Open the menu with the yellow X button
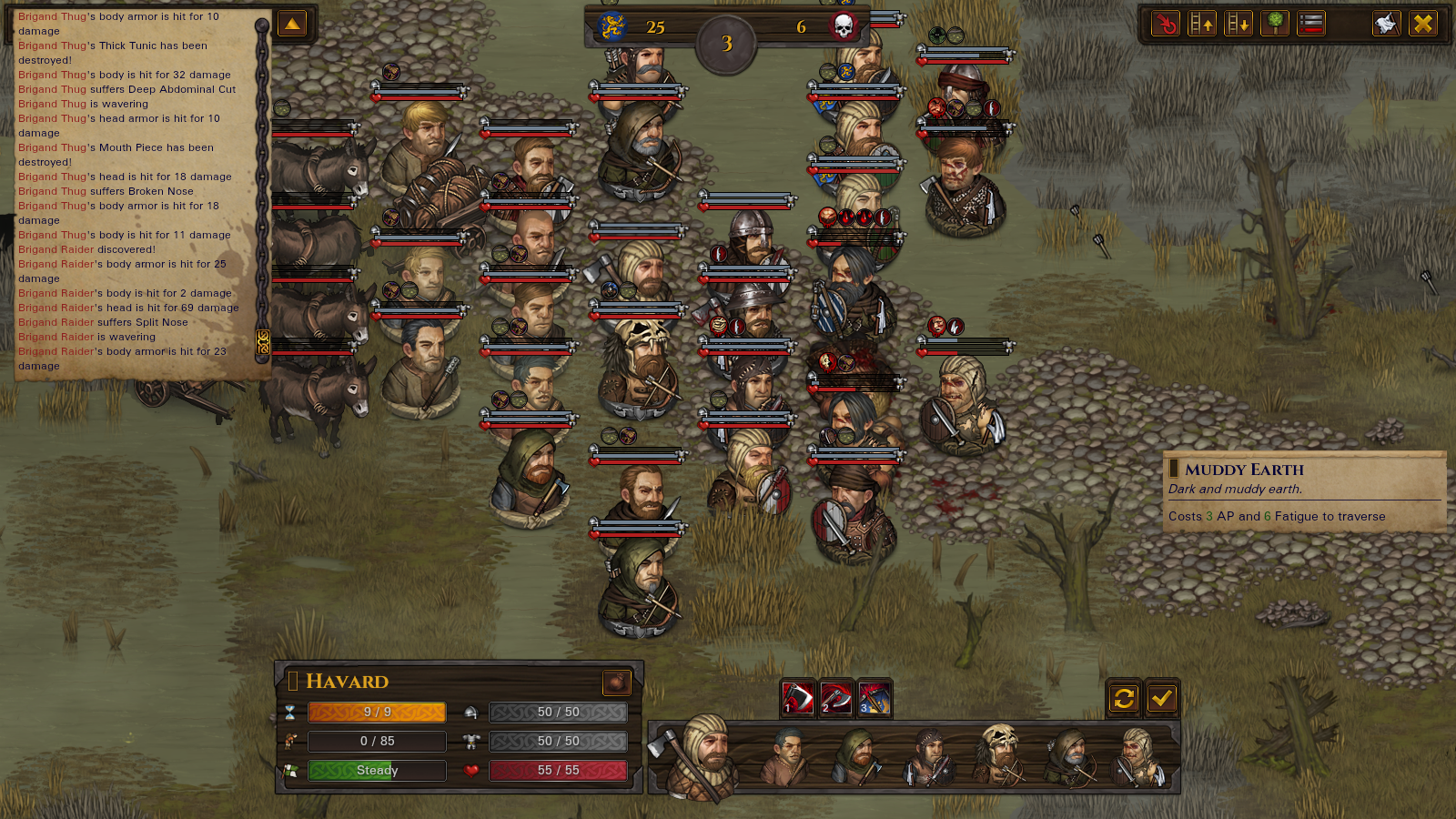The image size is (1456, 819). coord(1423,24)
